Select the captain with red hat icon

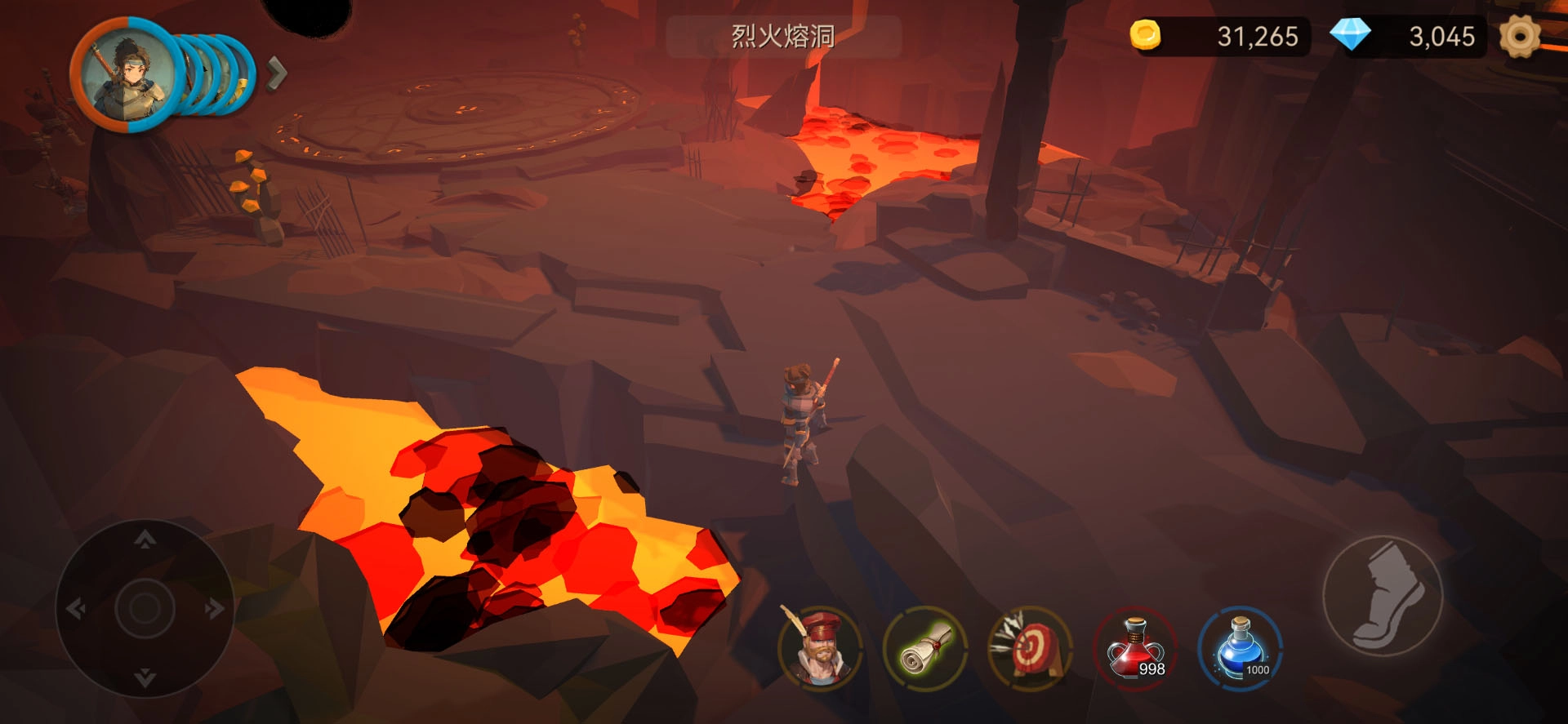(820, 649)
